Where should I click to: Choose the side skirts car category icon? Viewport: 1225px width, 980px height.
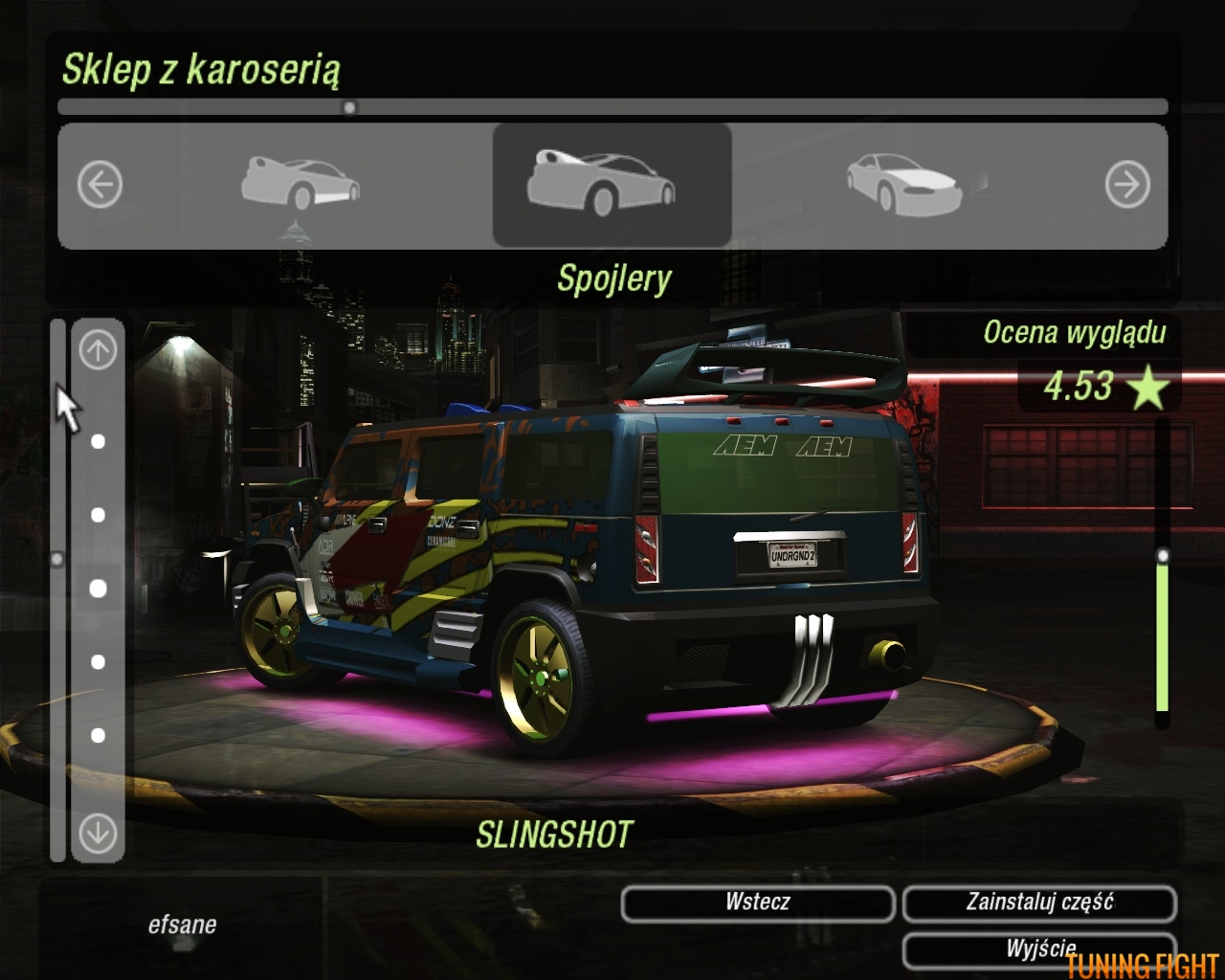301,184
